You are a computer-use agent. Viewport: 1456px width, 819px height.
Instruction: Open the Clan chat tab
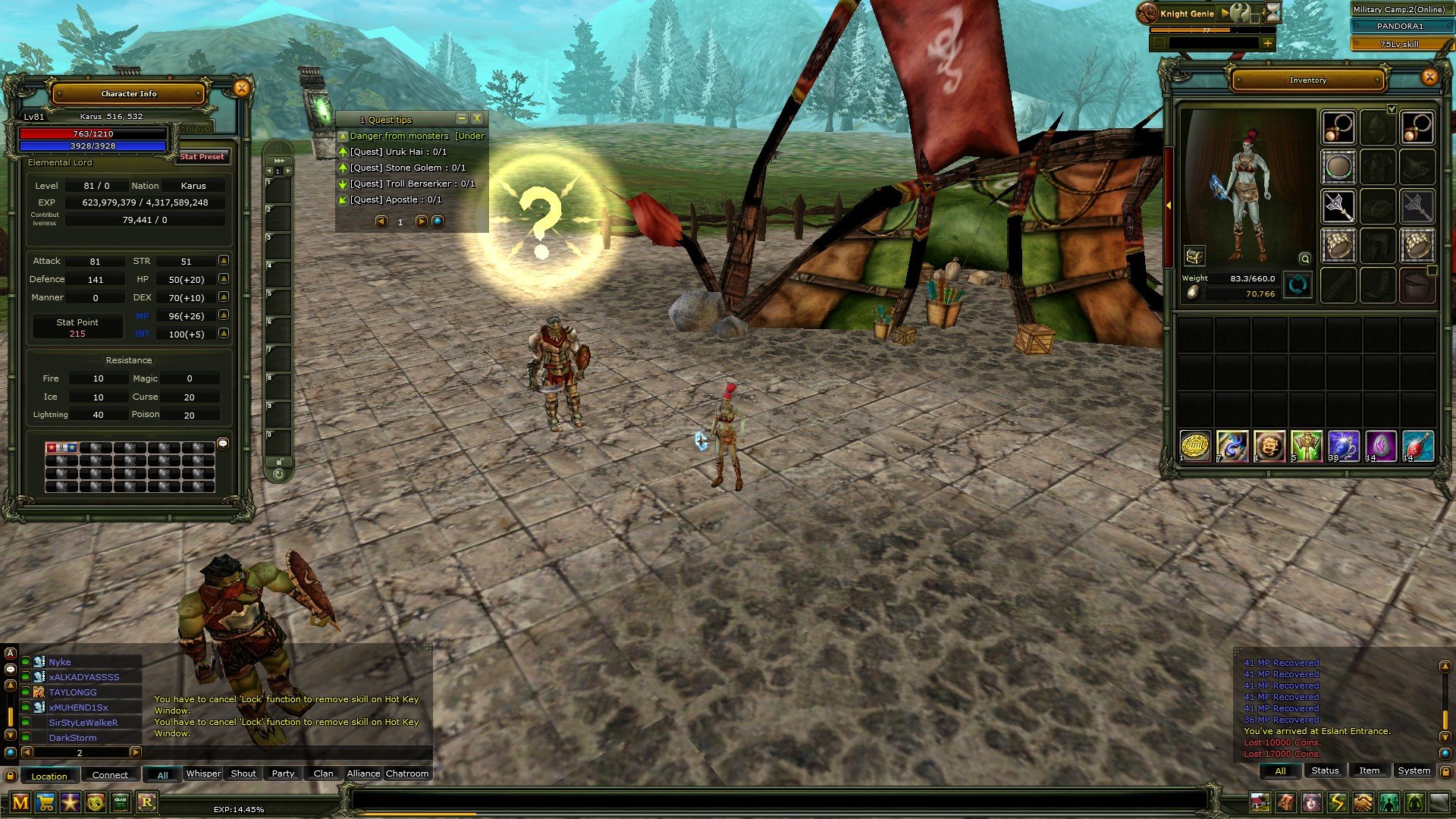coord(323,773)
